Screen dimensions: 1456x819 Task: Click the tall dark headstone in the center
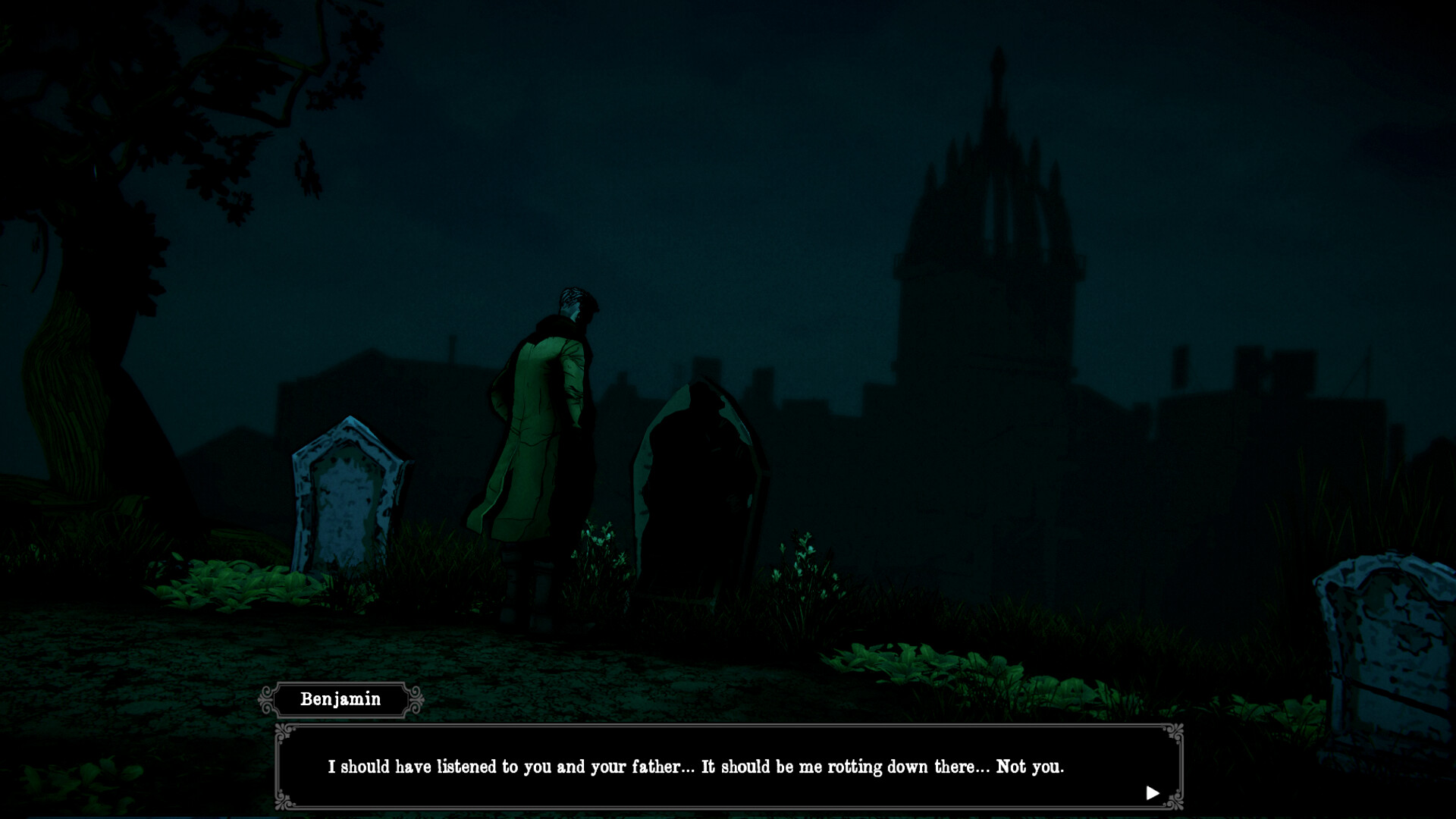click(x=698, y=493)
